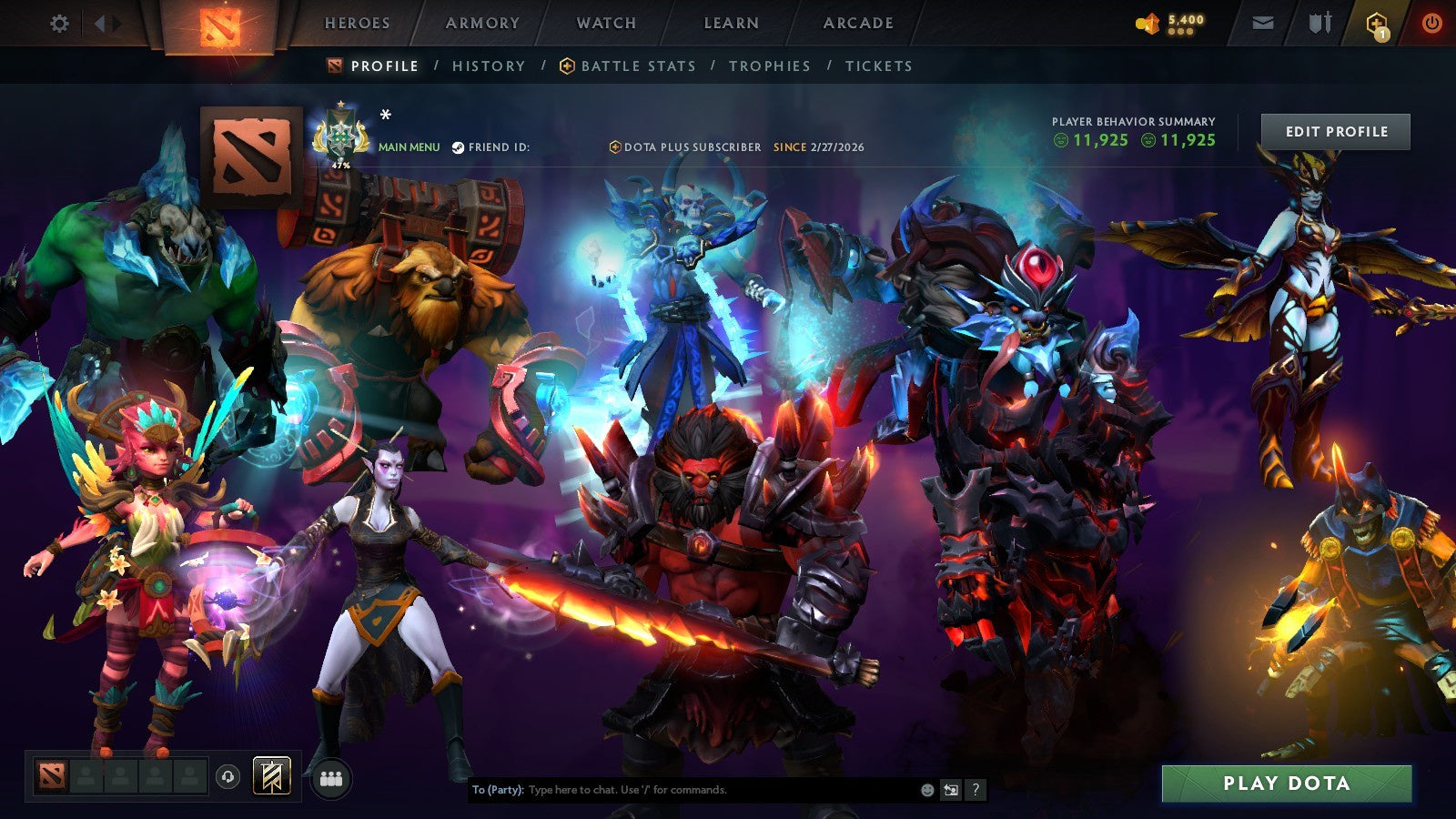Image resolution: width=1456 pixels, height=819 pixels.
Task: Switch to the HISTORY tab
Action: click(x=489, y=66)
